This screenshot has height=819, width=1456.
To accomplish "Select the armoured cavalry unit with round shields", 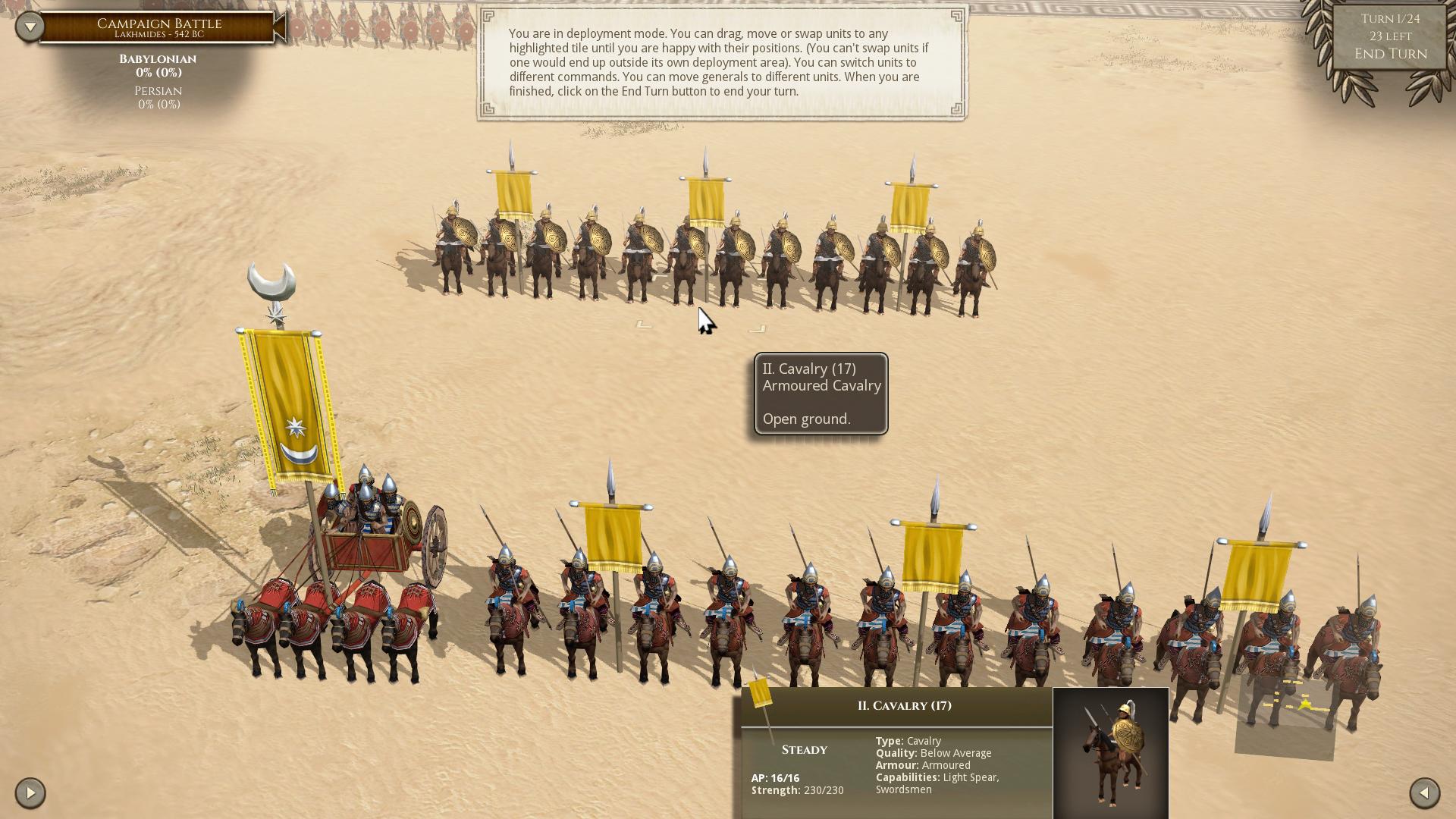I will (x=713, y=254).
